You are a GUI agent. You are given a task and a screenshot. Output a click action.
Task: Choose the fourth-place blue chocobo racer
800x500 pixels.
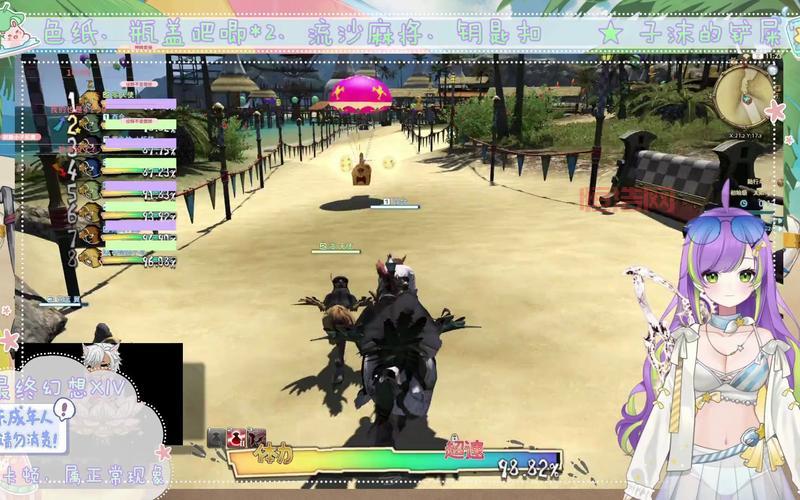(x=90, y=167)
